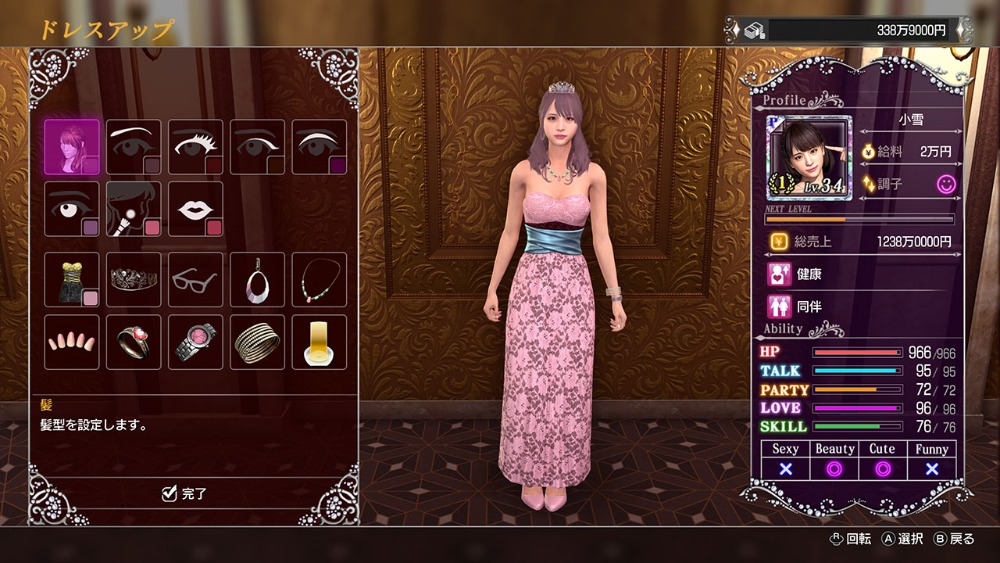
Task: Select the eyeliner makeup option
Action: pos(258,147)
